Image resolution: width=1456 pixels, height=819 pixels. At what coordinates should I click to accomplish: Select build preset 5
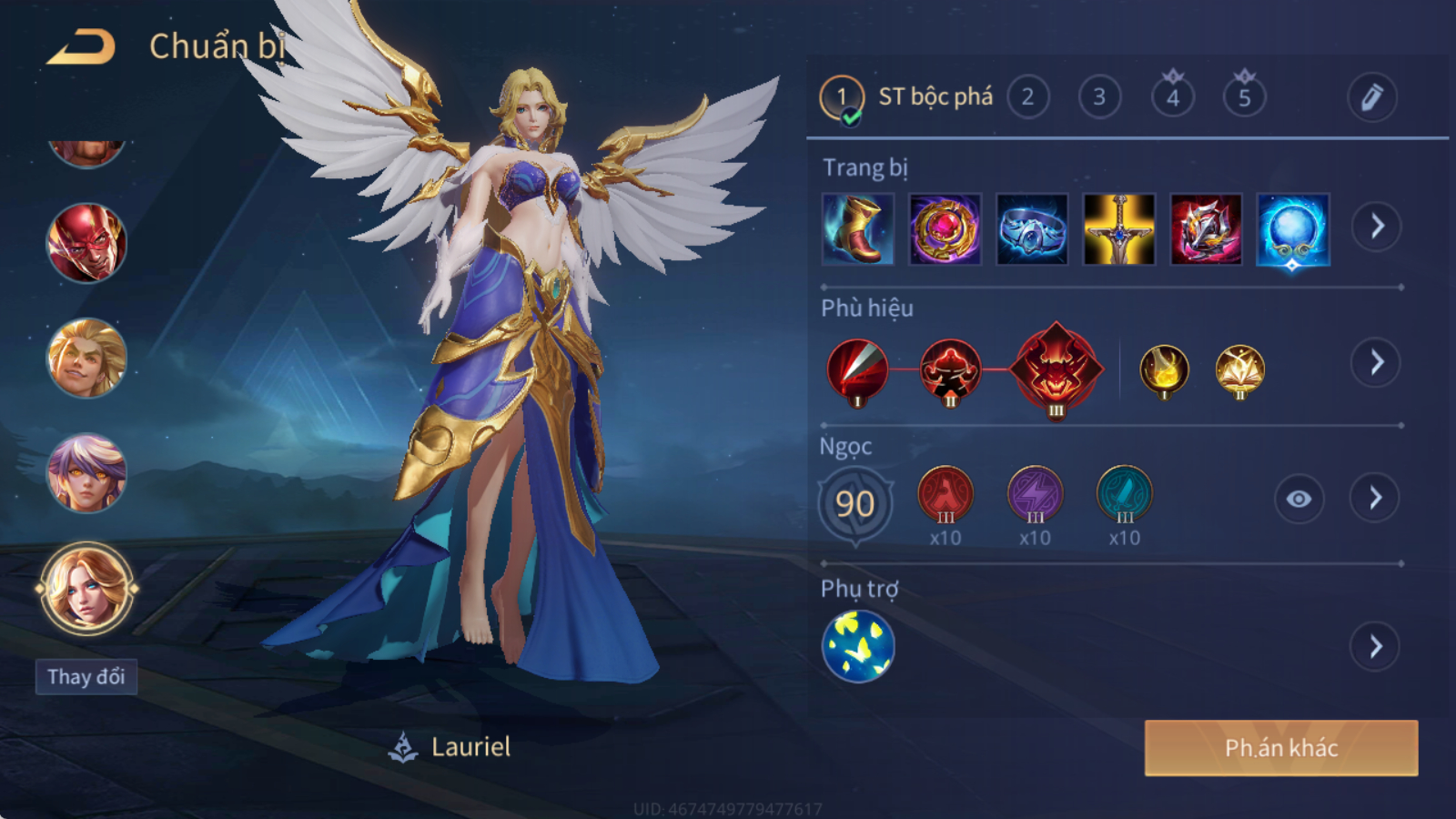click(x=1244, y=97)
